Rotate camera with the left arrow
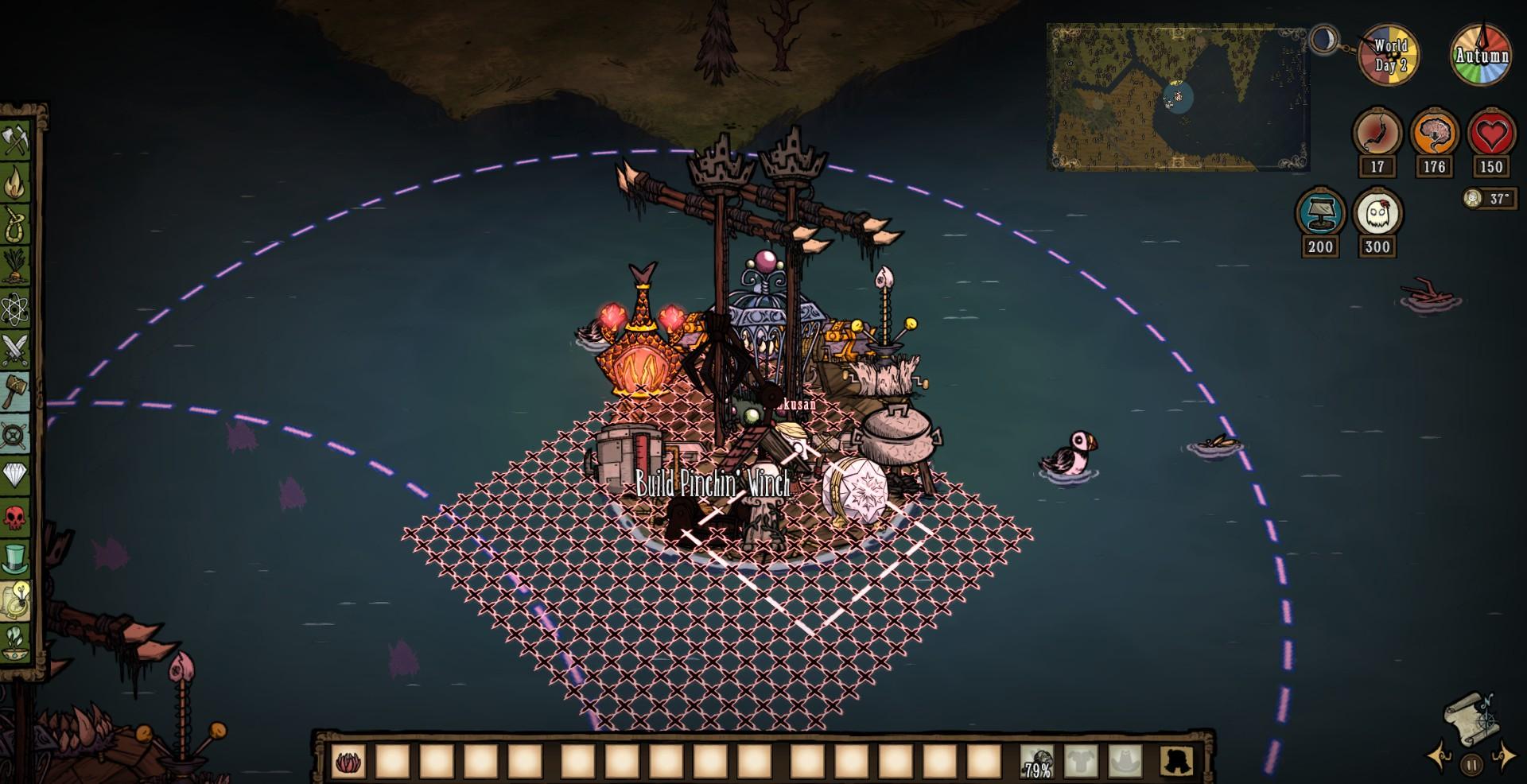The width and height of the screenshot is (1527, 784). 1438,756
